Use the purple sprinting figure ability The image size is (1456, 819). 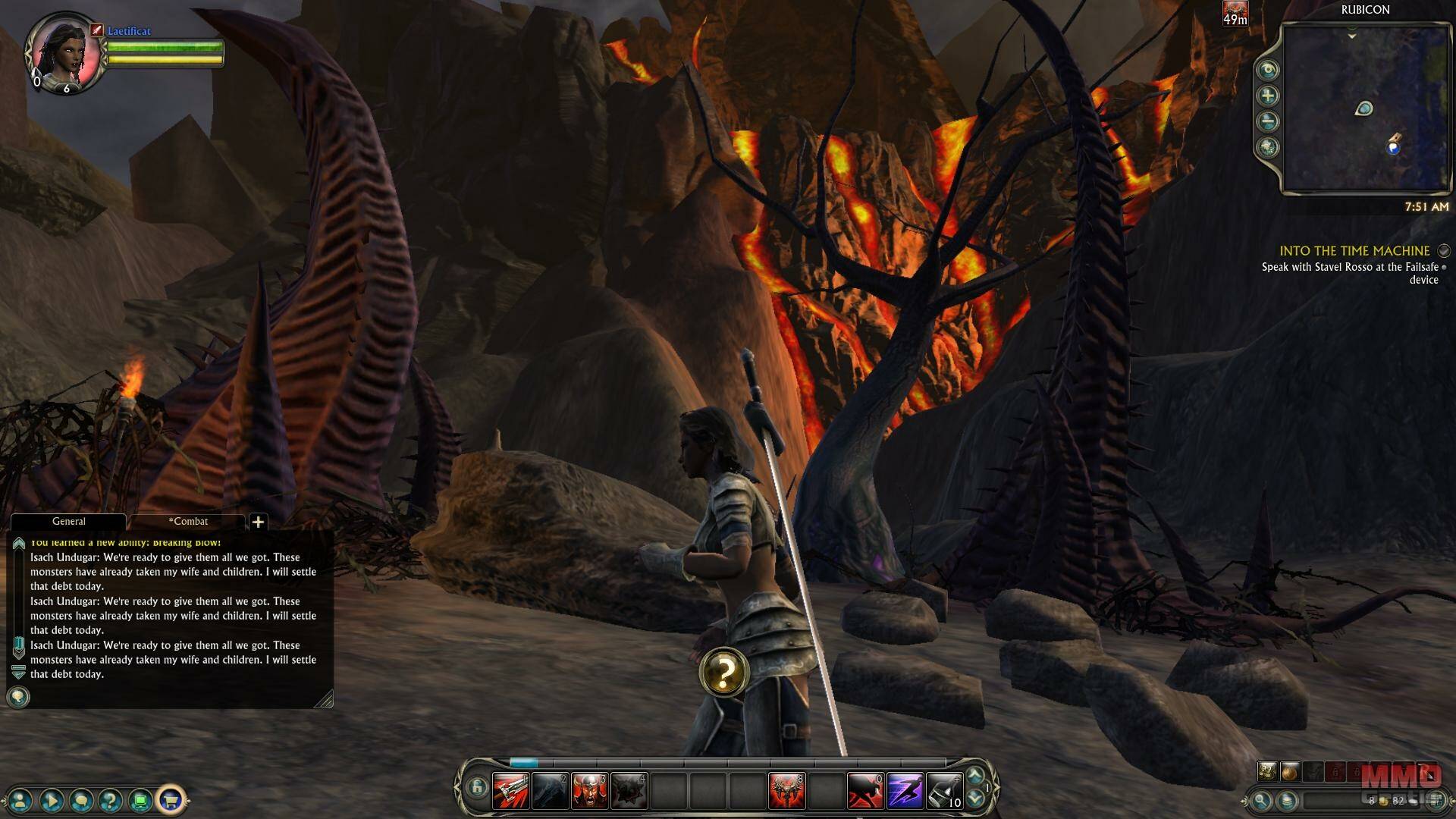click(905, 791)
